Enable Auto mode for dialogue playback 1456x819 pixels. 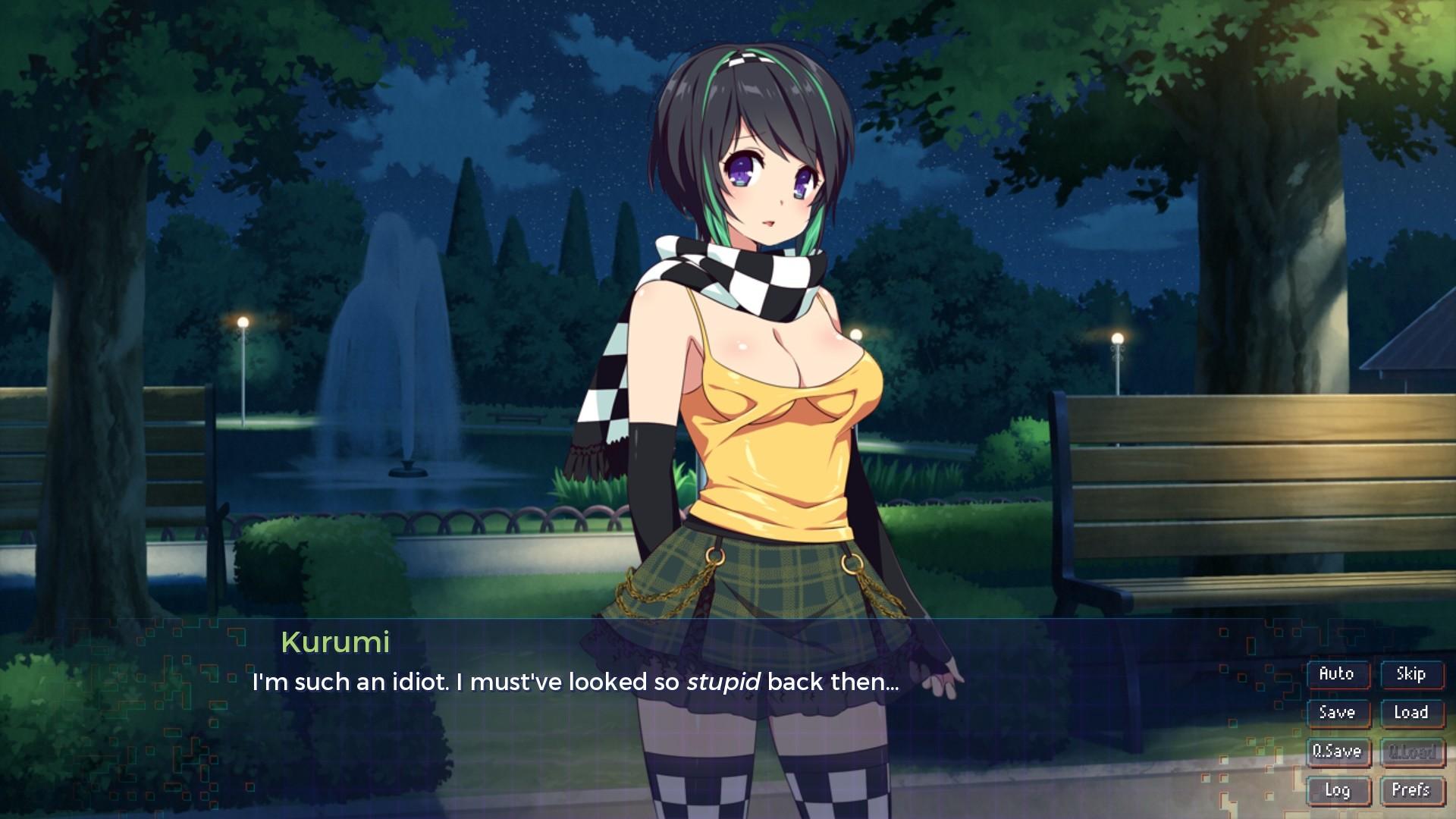[1338, 673]
